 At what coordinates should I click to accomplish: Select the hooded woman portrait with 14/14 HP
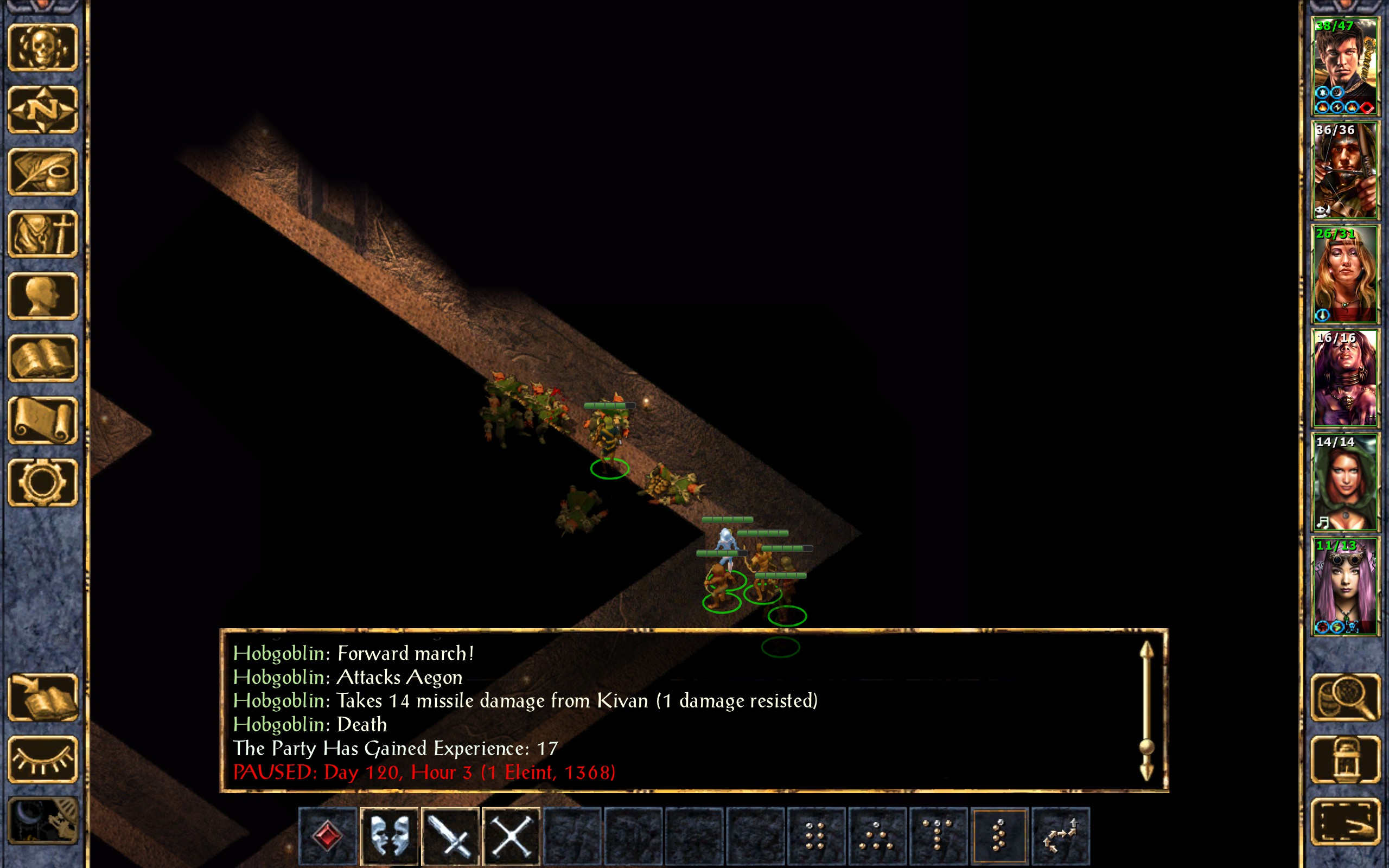[x=1345, y=482]
